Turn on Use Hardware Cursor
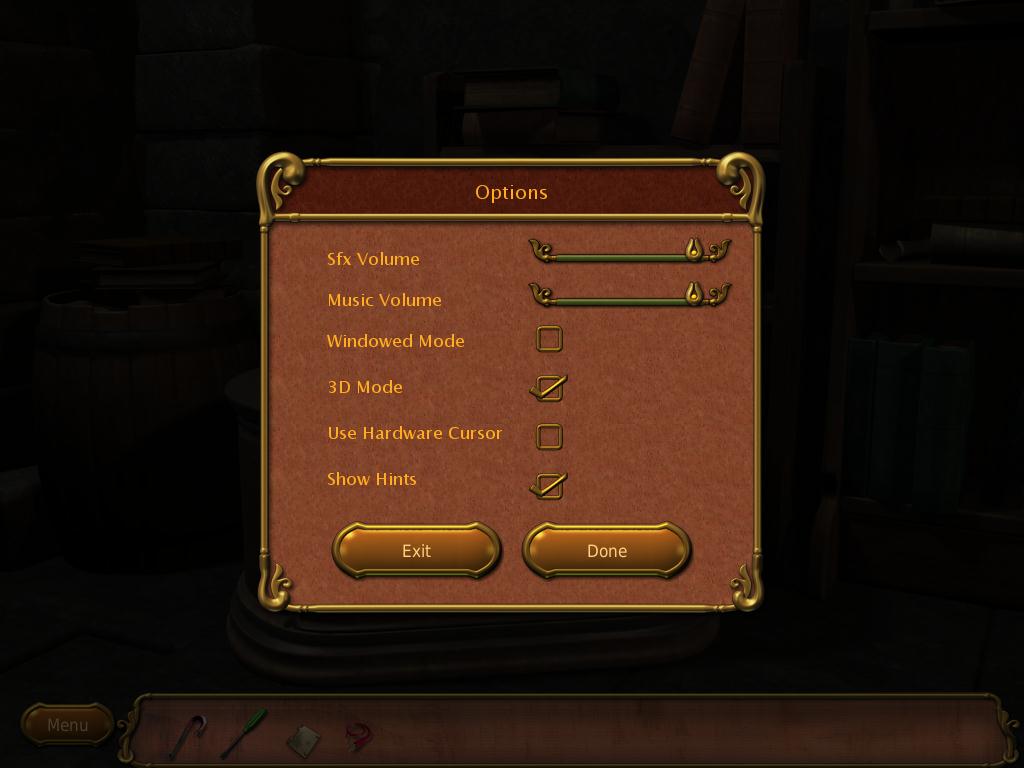The height and width of the screenshot is (768, 1024). tap(549, 436)
